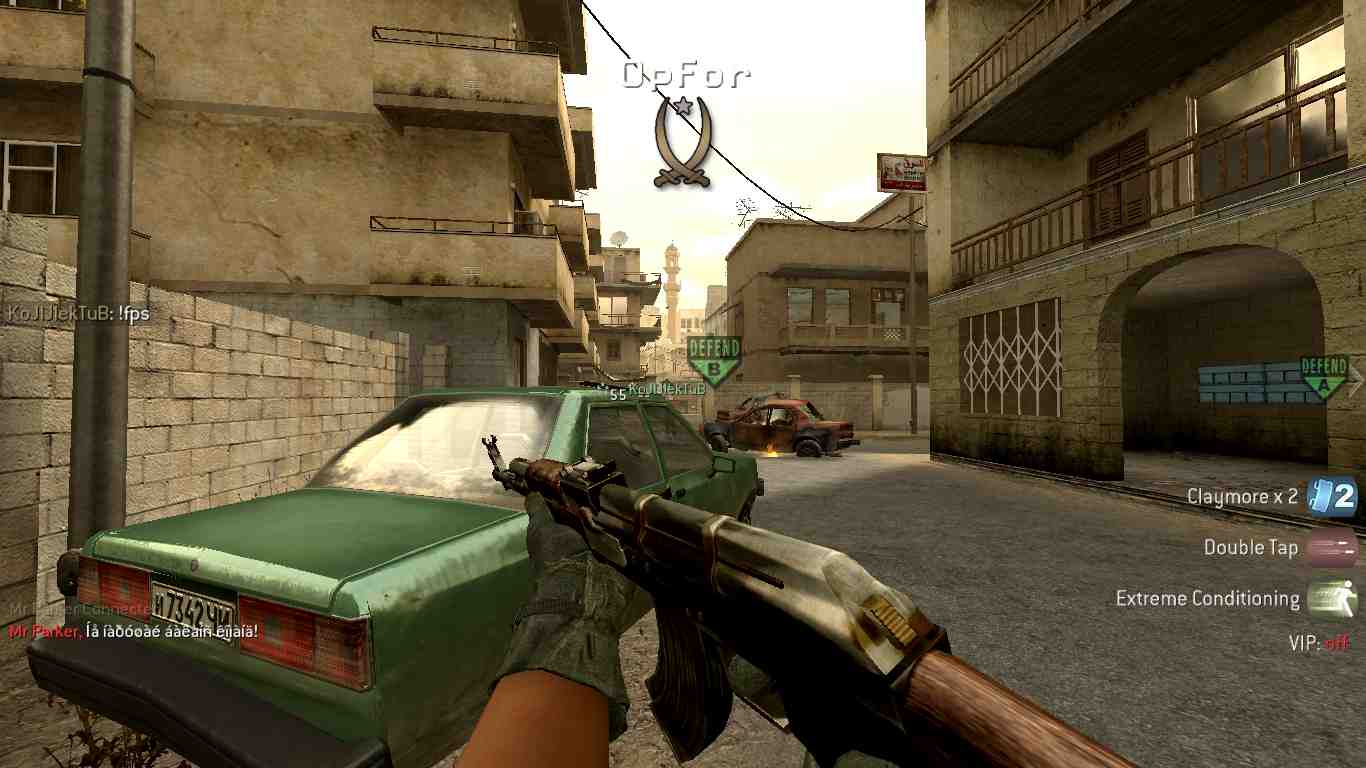
Task: Click the Mr Parker chat message
Action: (133, 631)
